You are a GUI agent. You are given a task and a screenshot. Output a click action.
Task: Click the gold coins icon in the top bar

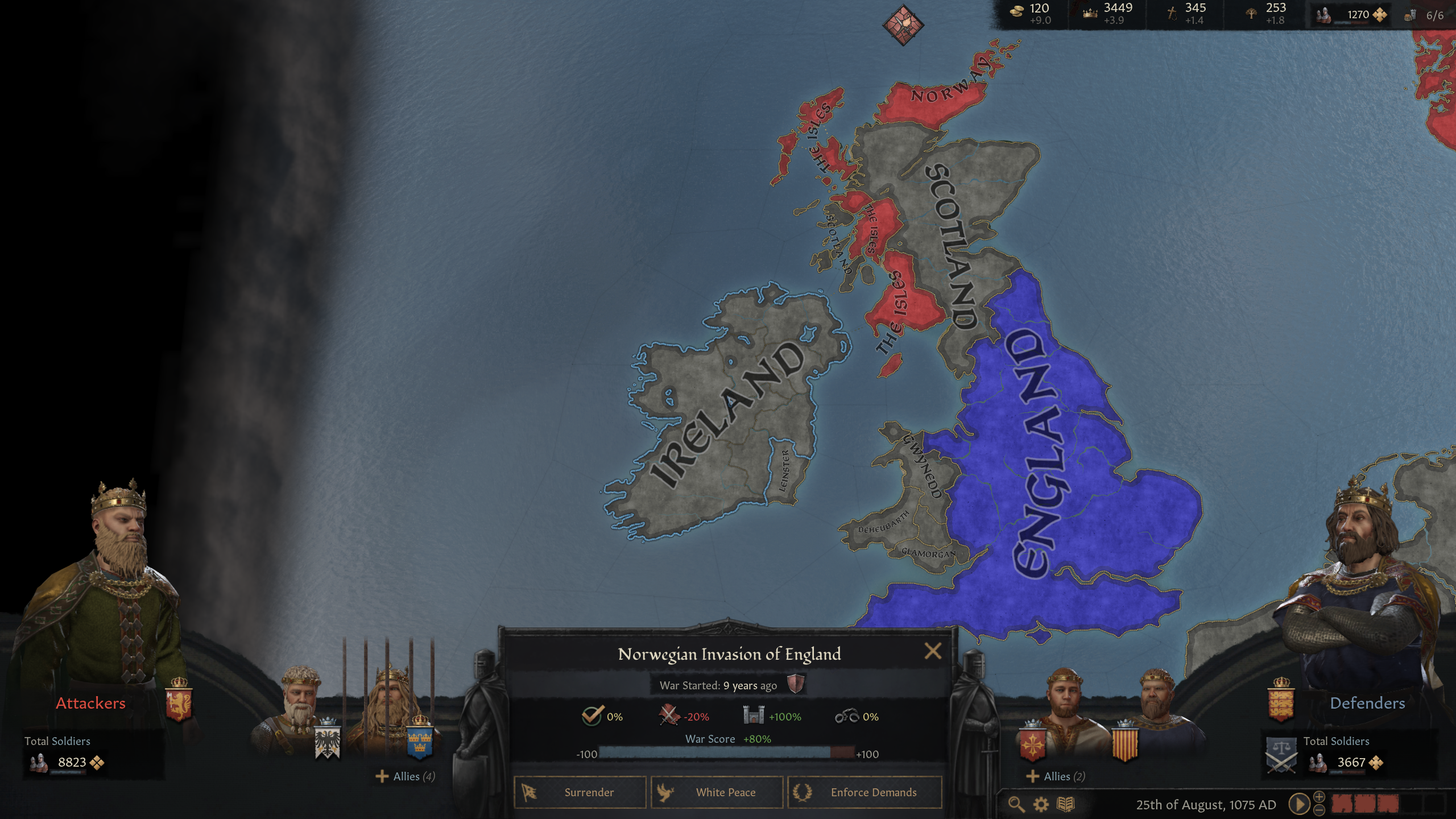click(x=1017, y=13)
